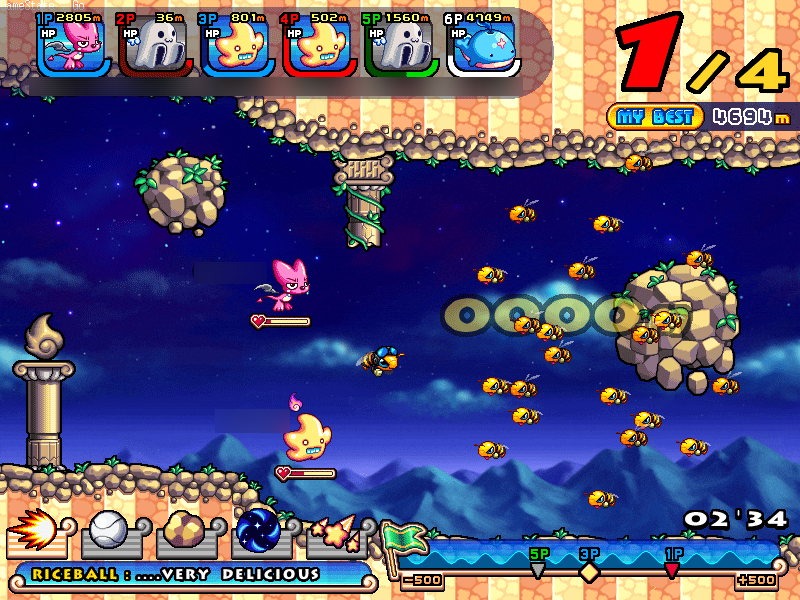Viewport: 800px width, 600px height.
Task: Select the 1P red progress marker
Action: pyautogui.click(x=672, y=569)
